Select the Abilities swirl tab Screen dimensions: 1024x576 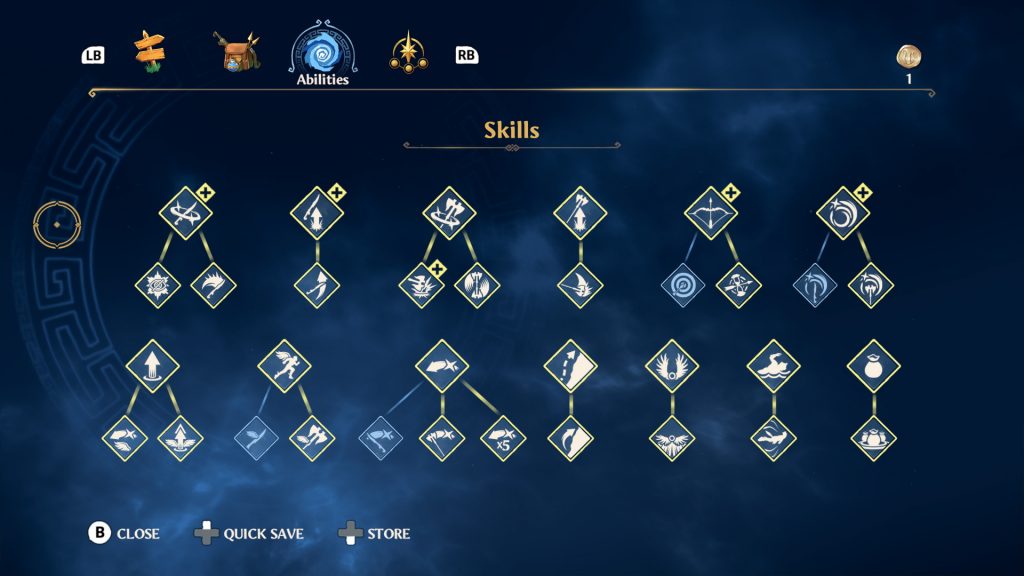tap(322, 52)
